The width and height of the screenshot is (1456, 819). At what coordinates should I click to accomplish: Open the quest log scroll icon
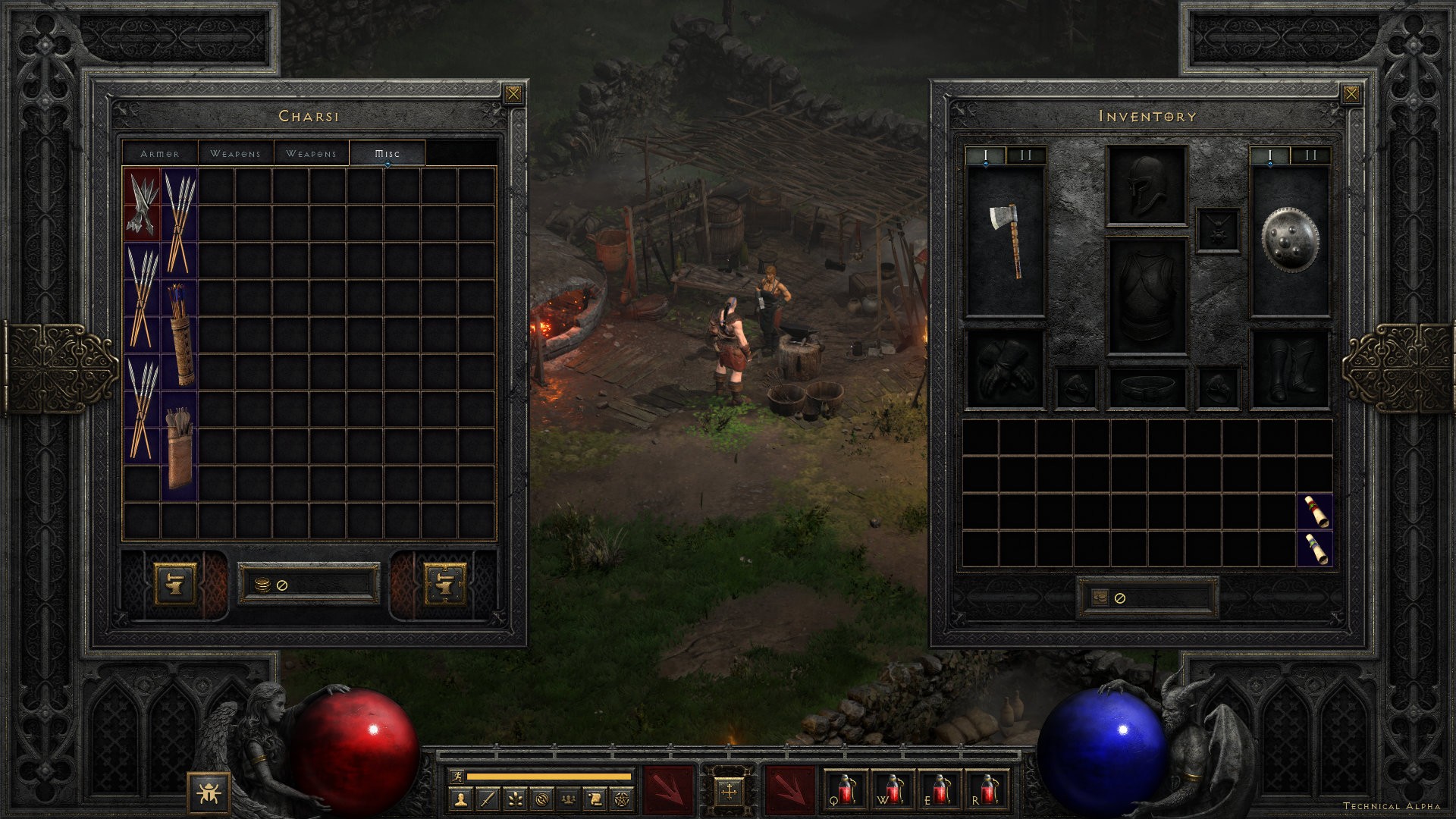595,799
